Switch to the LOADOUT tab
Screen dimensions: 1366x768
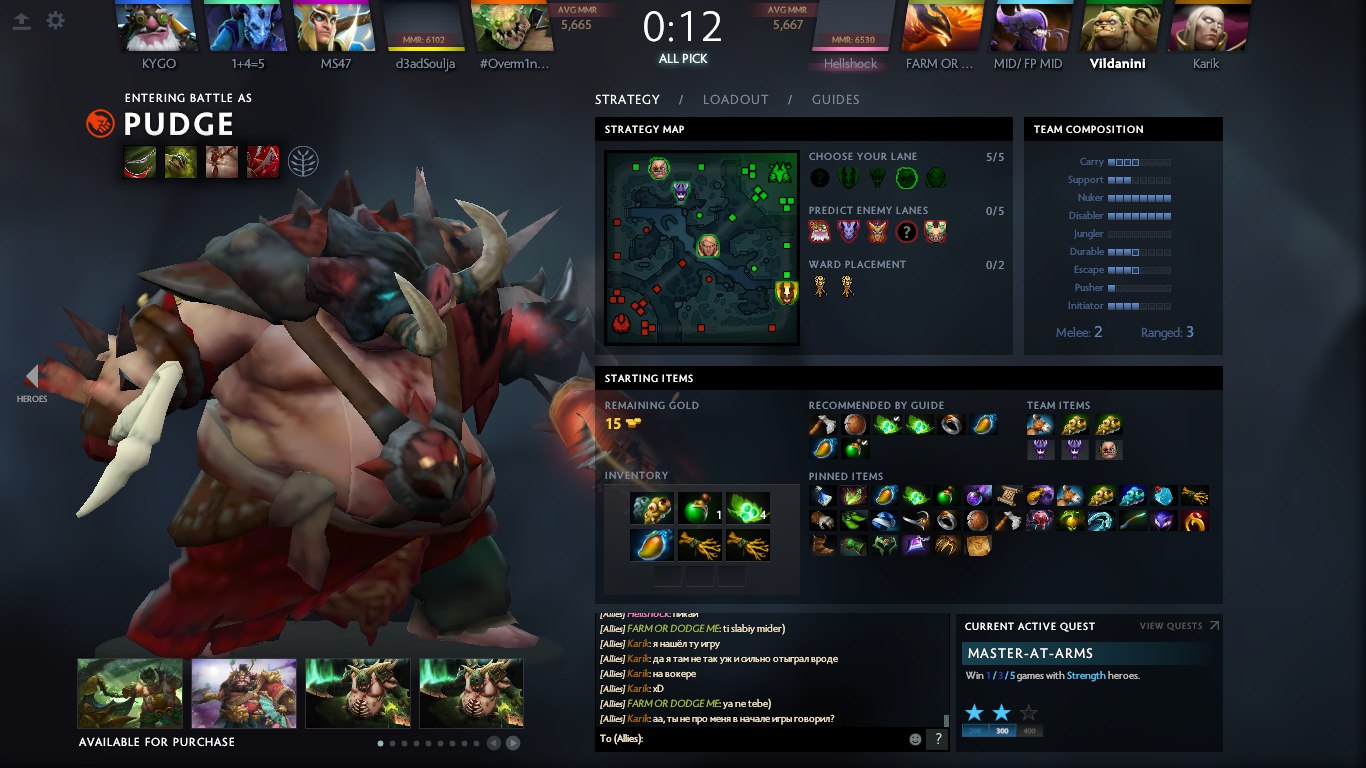(735, 99)
